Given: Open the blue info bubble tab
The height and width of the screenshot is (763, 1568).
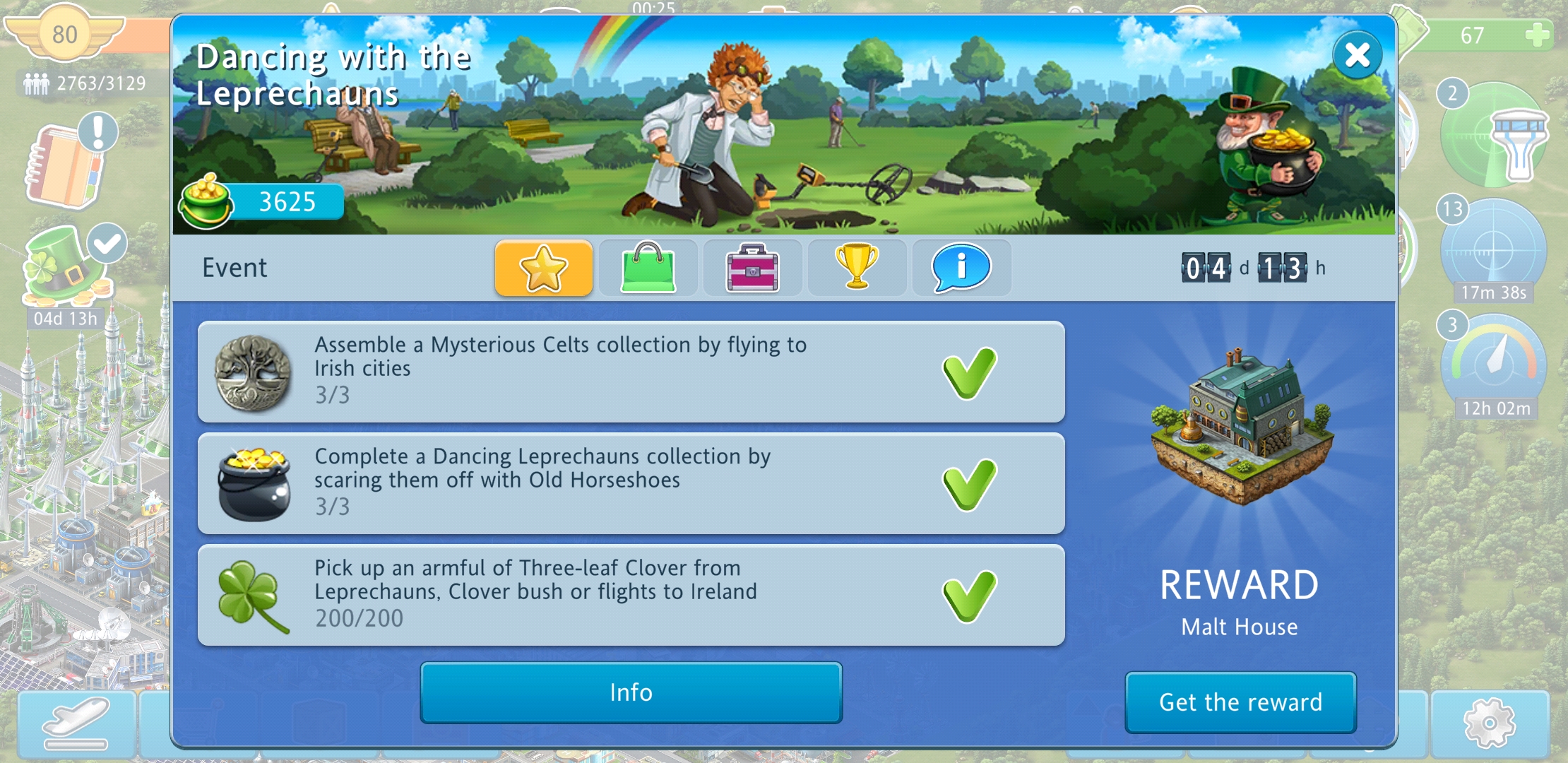Looking at the screenshot, I should coord(961,268).
